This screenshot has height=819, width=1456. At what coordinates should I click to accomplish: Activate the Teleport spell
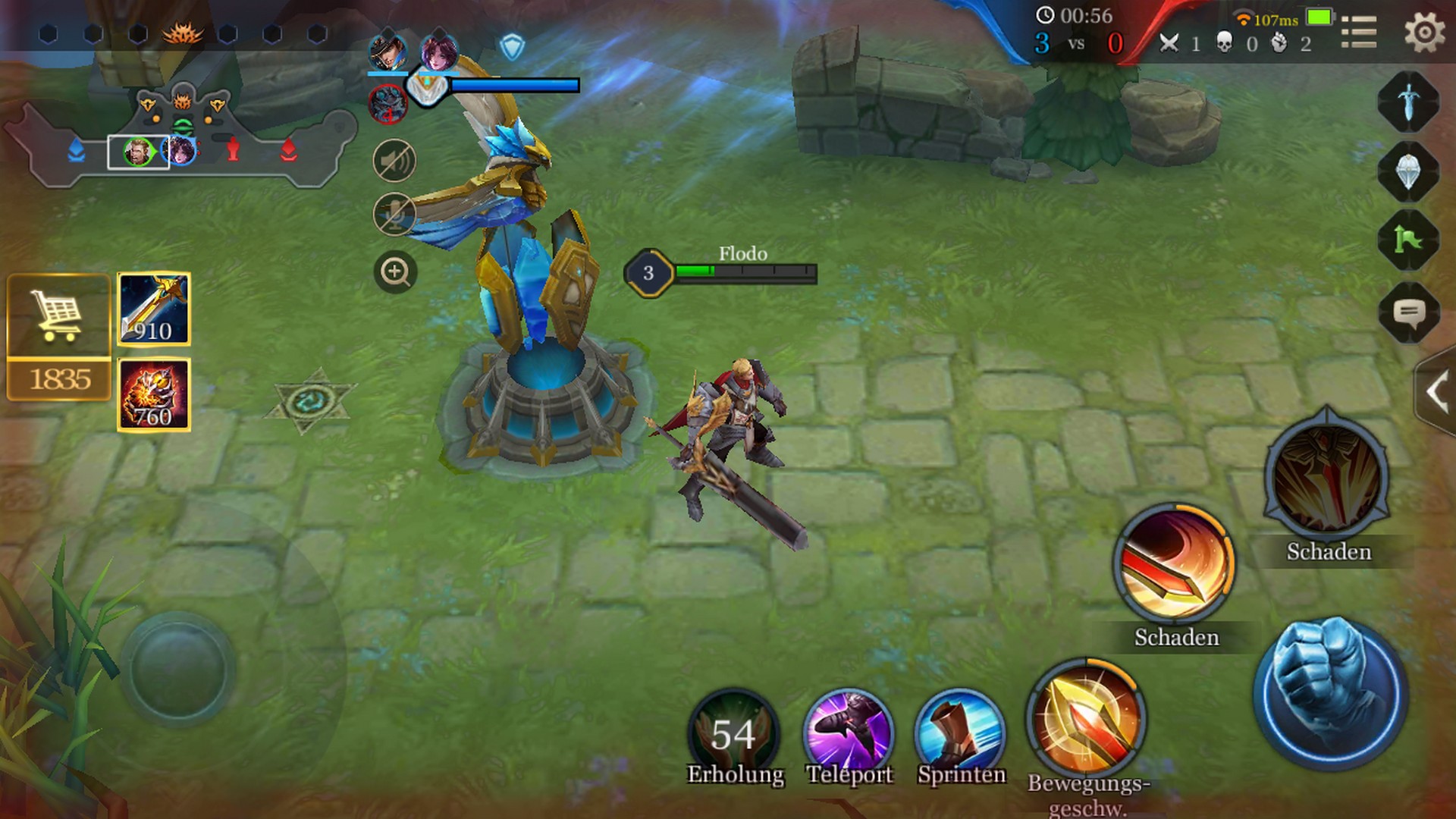click(x=849, y=733)
